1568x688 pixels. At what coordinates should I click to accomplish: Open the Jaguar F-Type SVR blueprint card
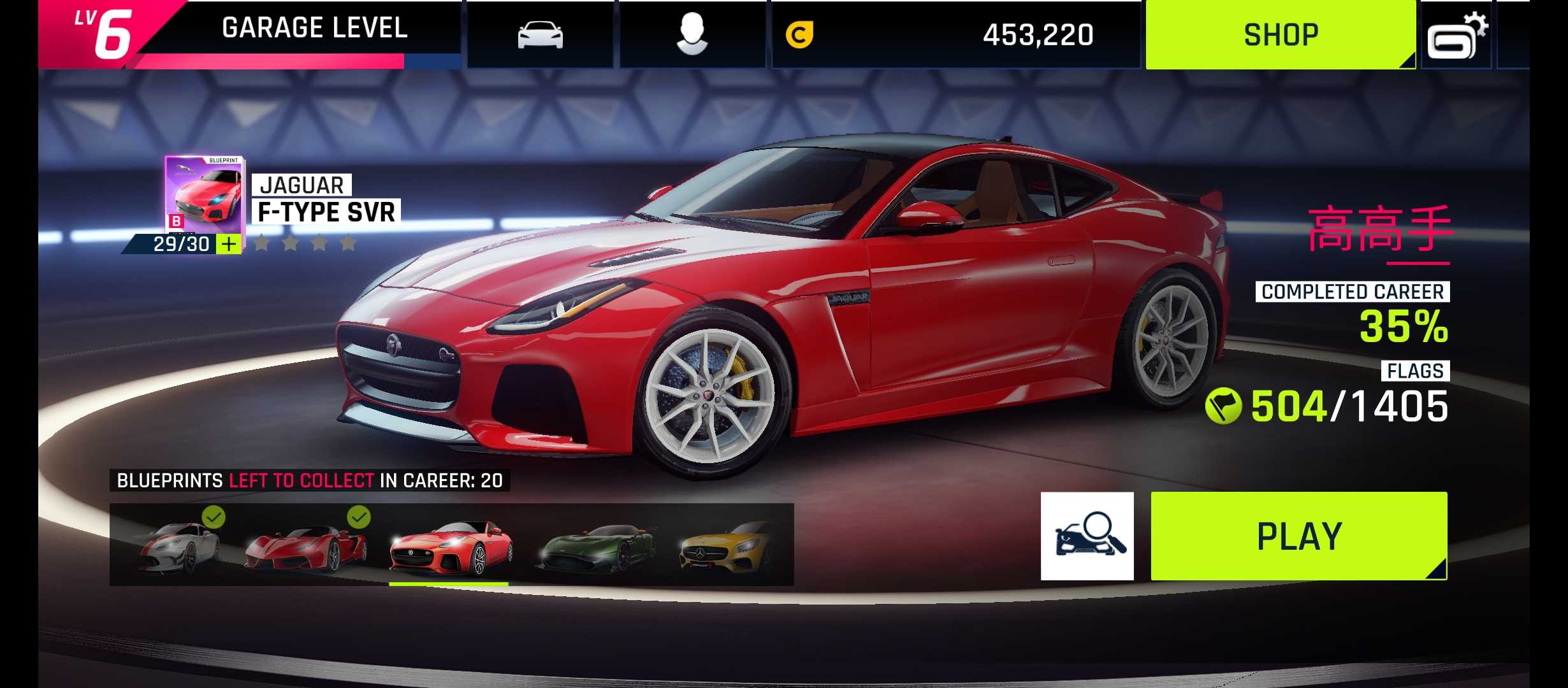coord(204,194)
